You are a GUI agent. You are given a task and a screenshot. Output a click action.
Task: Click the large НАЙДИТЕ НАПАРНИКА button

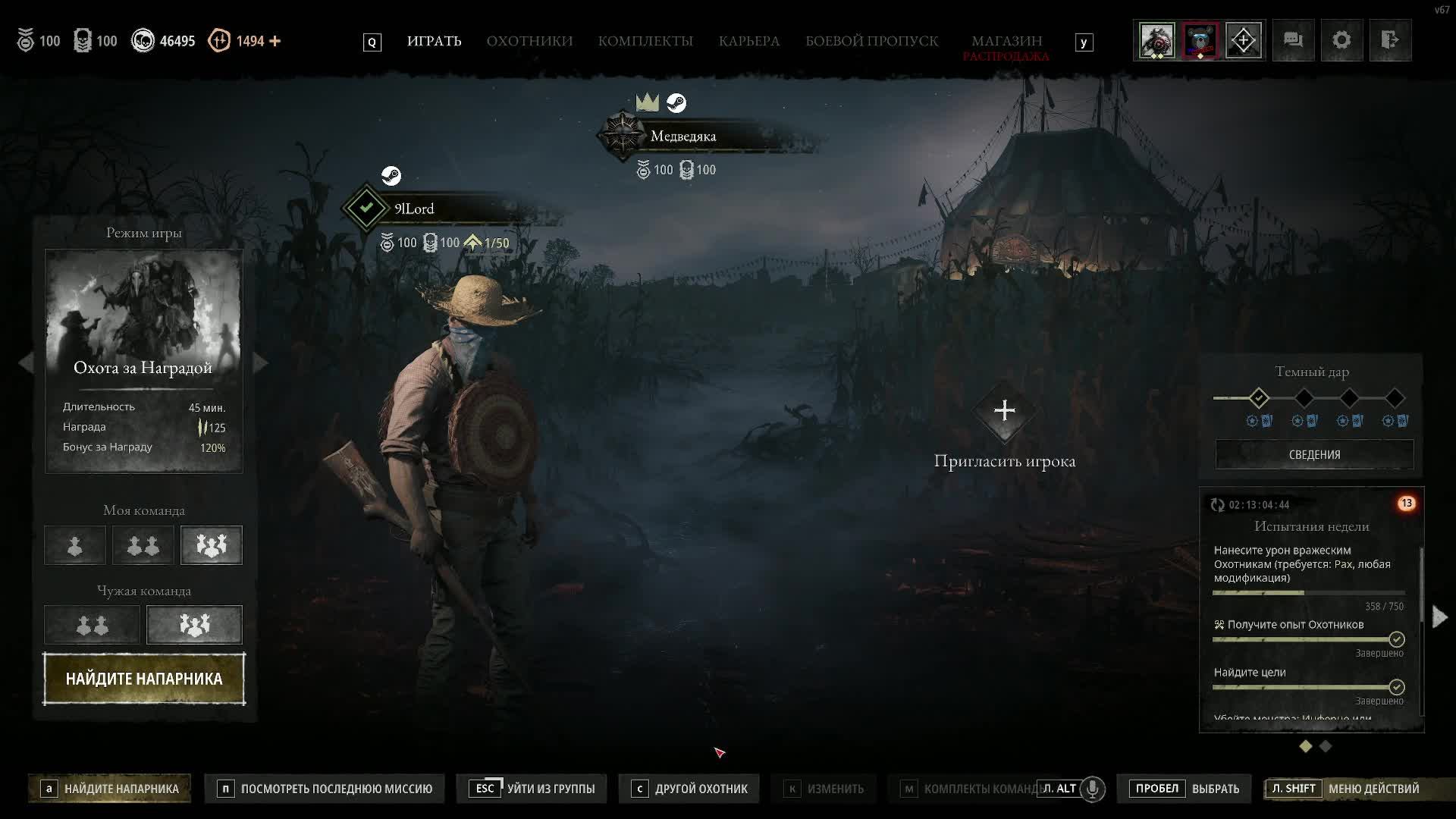[x=144, y=679]
